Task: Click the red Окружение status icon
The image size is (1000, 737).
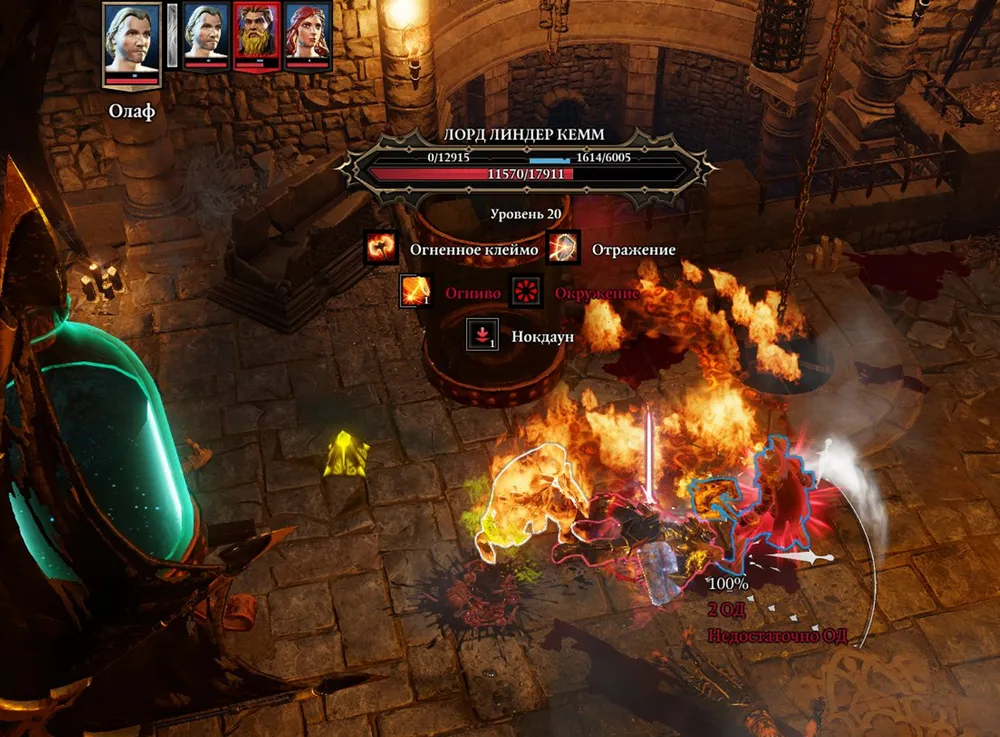Action: tap(526, 292)
